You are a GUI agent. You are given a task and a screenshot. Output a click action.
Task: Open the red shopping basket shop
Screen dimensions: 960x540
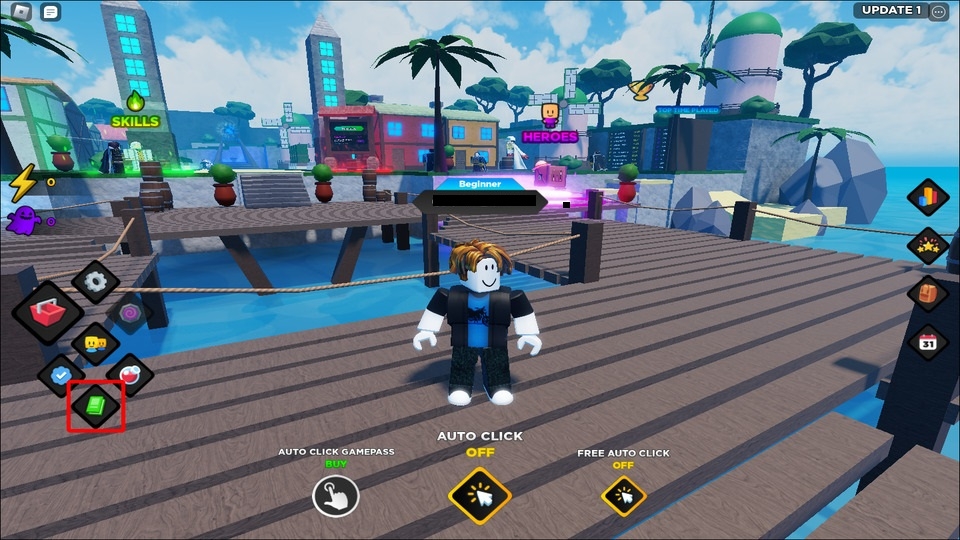coord(47,313)
